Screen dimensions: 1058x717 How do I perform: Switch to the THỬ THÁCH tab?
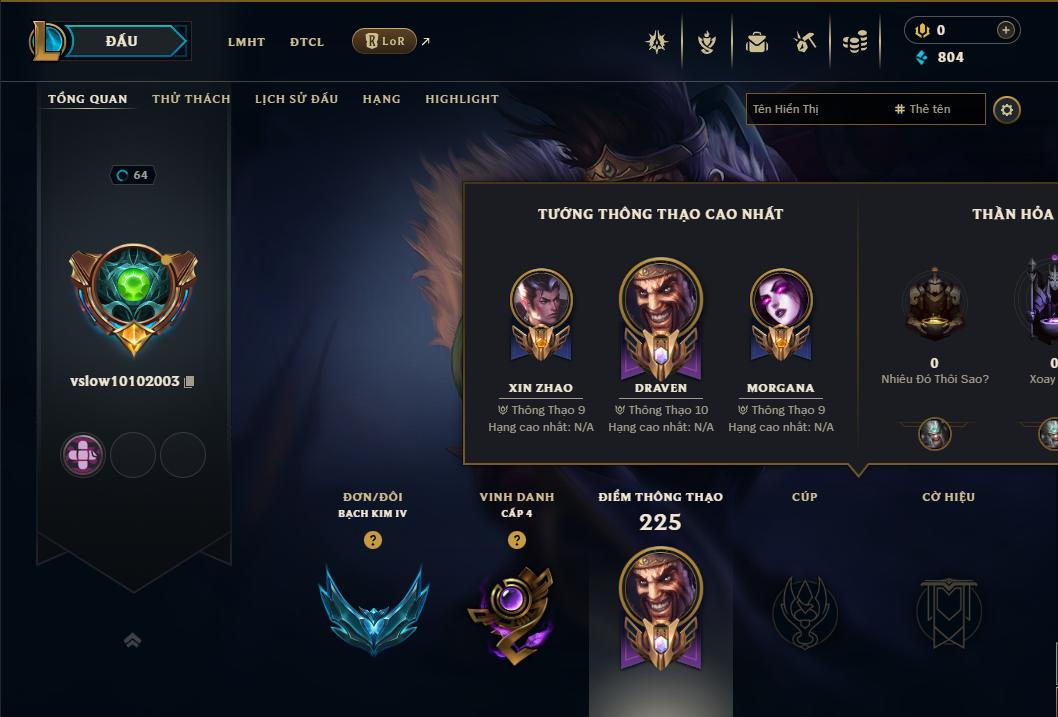coord(191,99)
